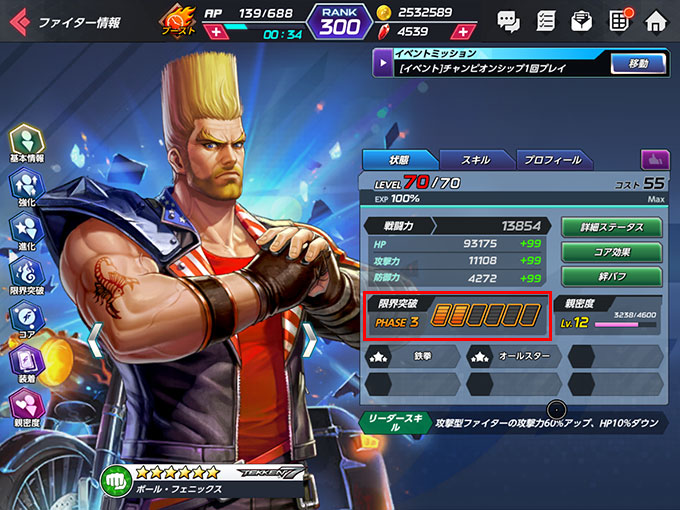Go back with the red arrow button
Image resolution: width=680 pixels, height=510 pixels.
tap(18, 20)
